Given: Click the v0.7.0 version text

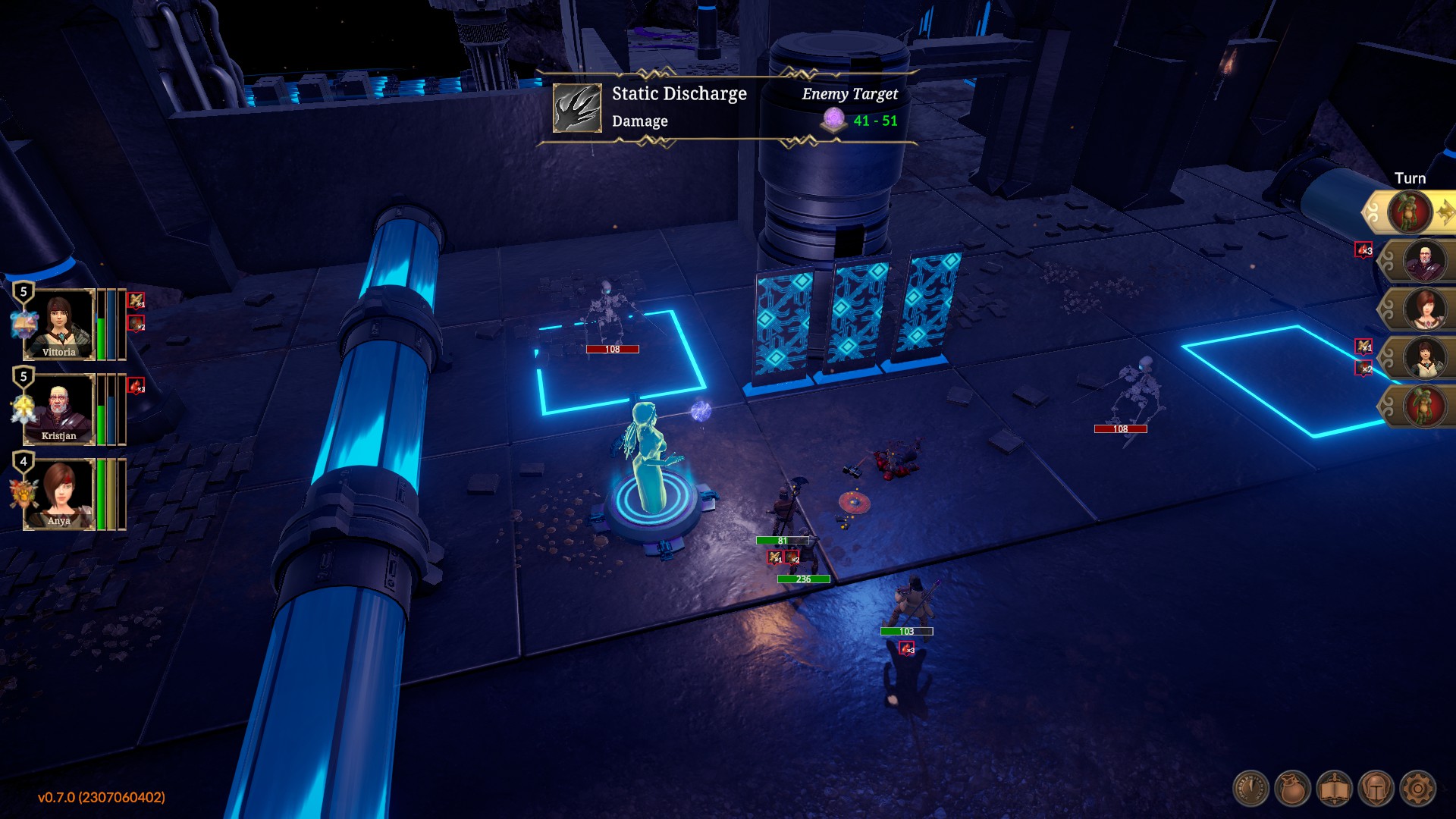Looking at the screenshot, I should click(100, 797).
